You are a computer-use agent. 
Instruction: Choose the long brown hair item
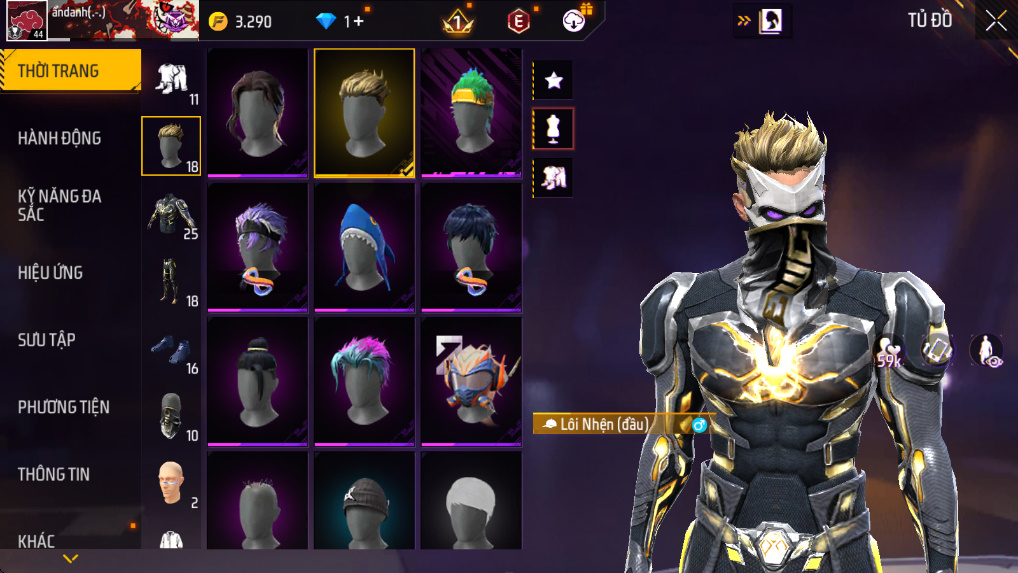click(257, 112)
